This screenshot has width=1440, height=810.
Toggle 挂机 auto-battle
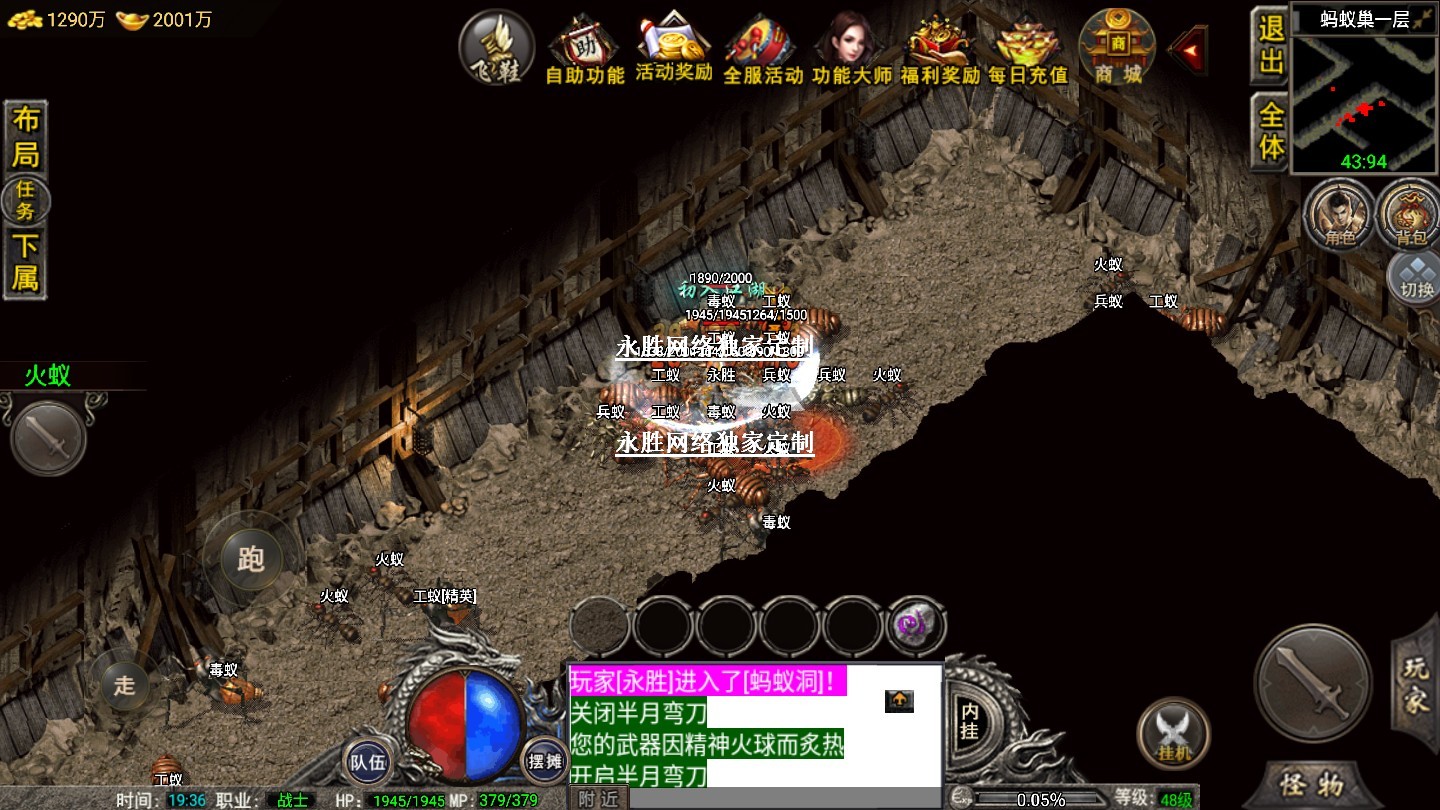coord(1174,733)
